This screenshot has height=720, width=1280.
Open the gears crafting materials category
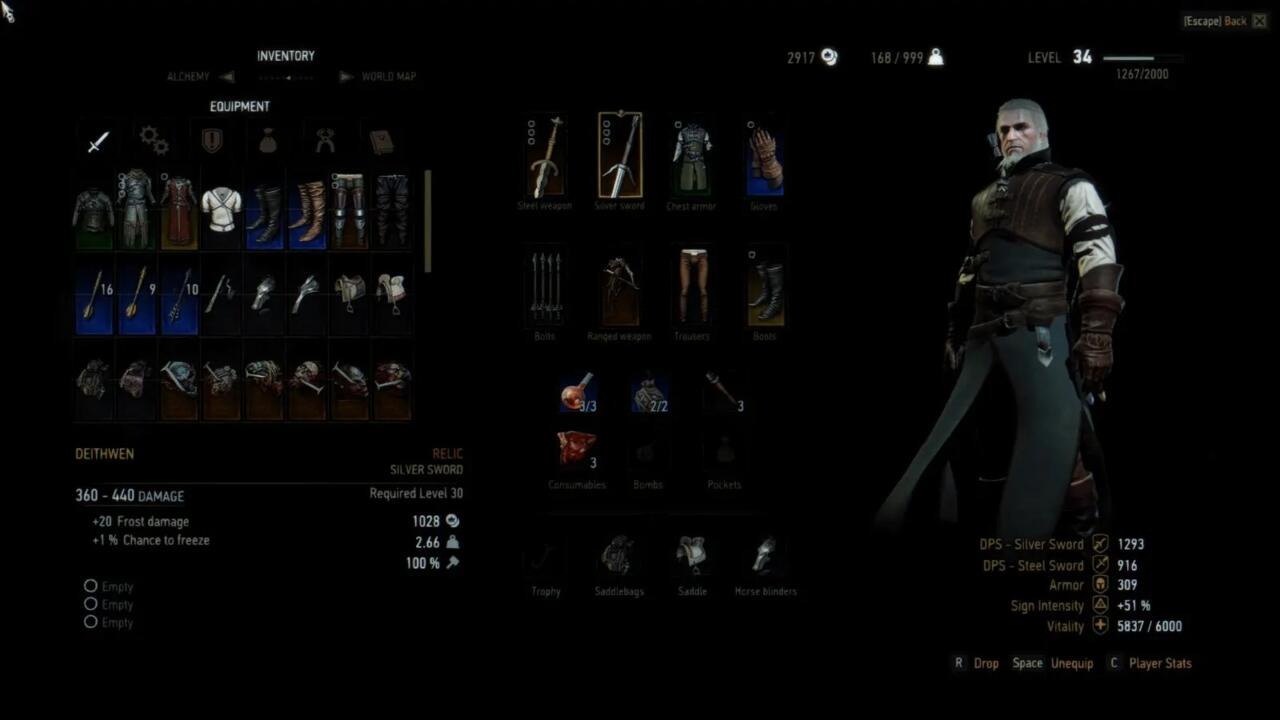coord(153,141)
